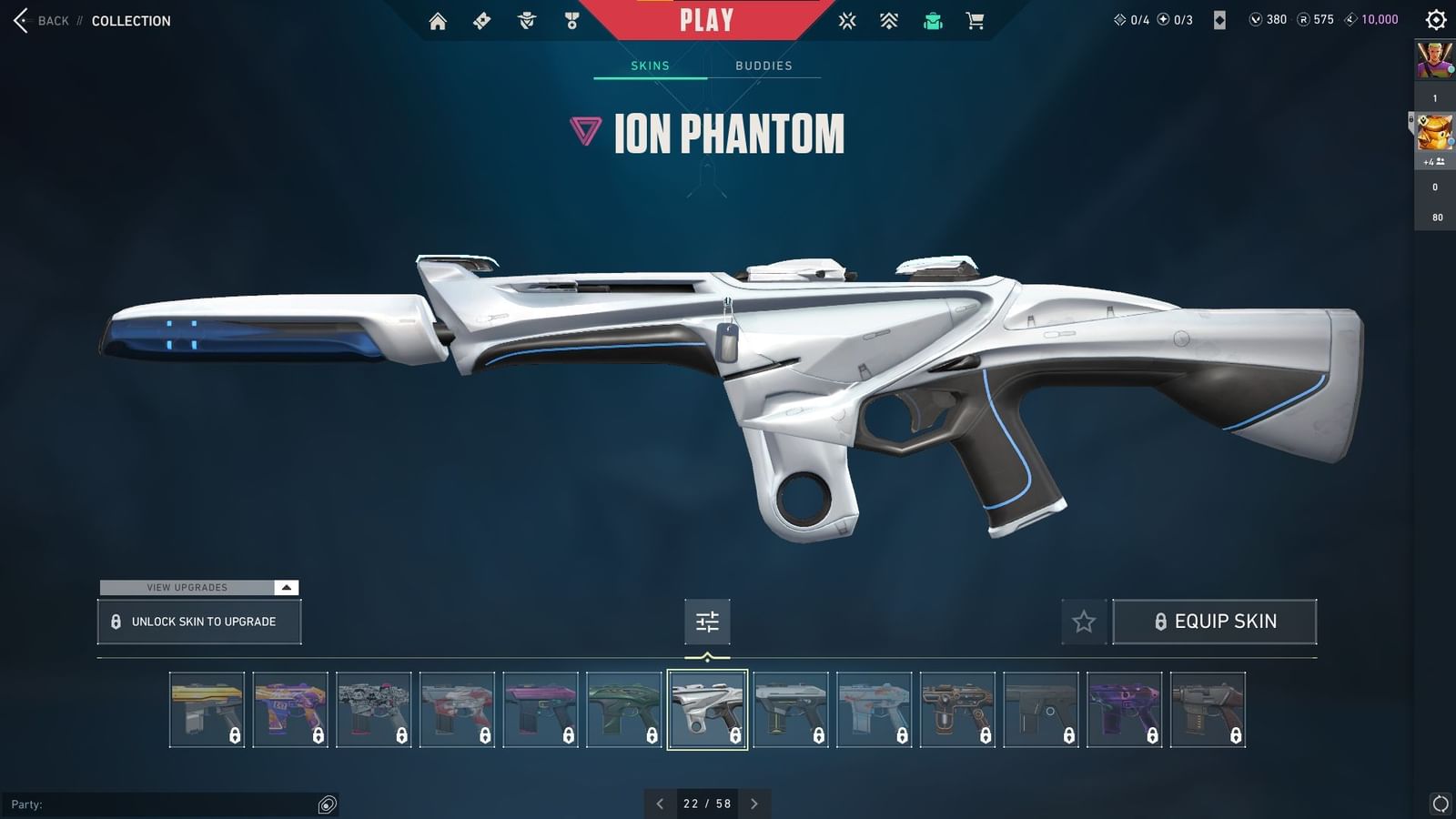Open skin variants with the sliders icon
Image resolution: width=1456 pixels, height=819 pixels.
707,622
